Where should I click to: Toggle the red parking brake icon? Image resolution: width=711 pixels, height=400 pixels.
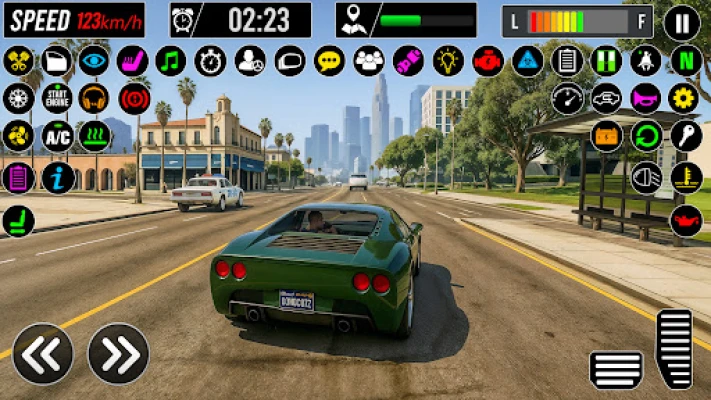tap(134, 98)
